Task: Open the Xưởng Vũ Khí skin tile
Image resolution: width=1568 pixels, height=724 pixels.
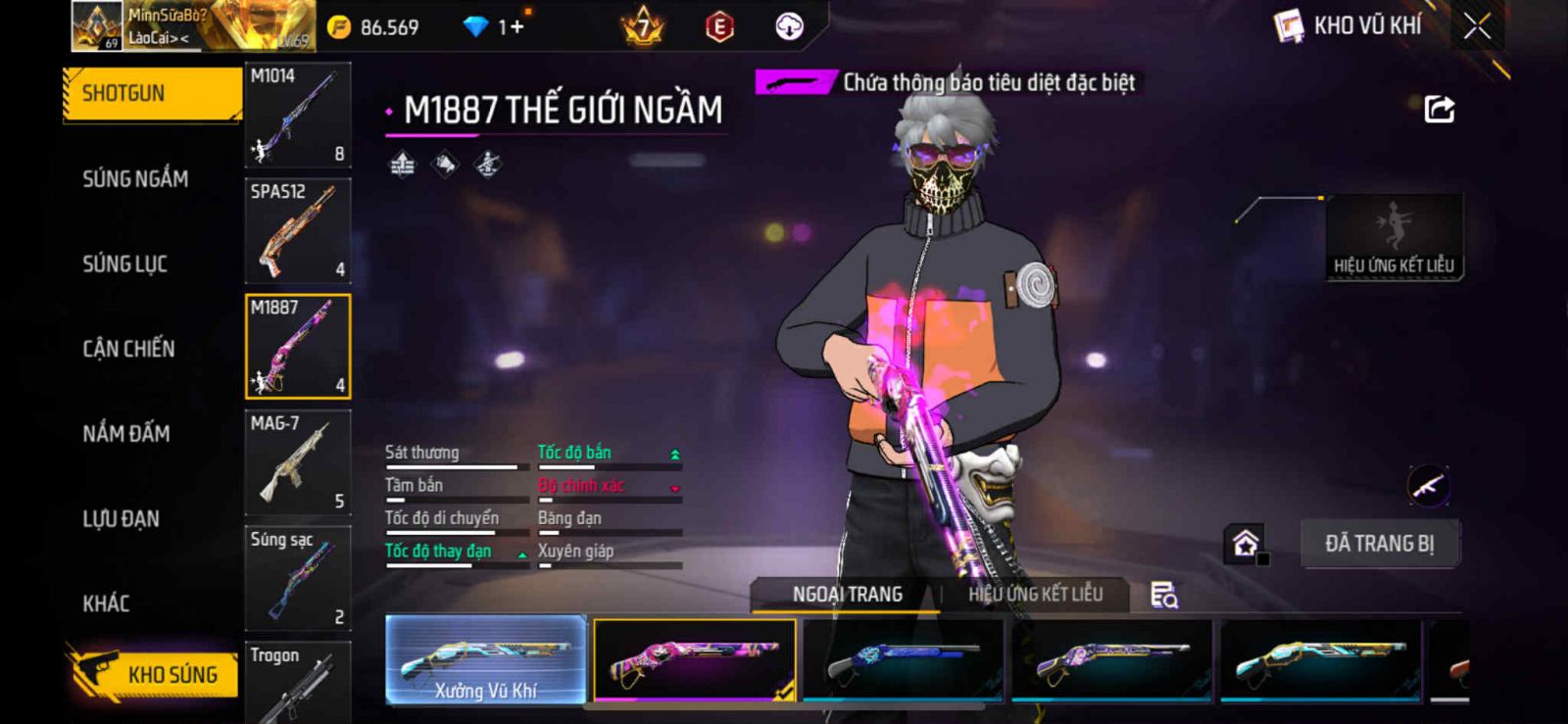Action: click(x=486, y=660)
